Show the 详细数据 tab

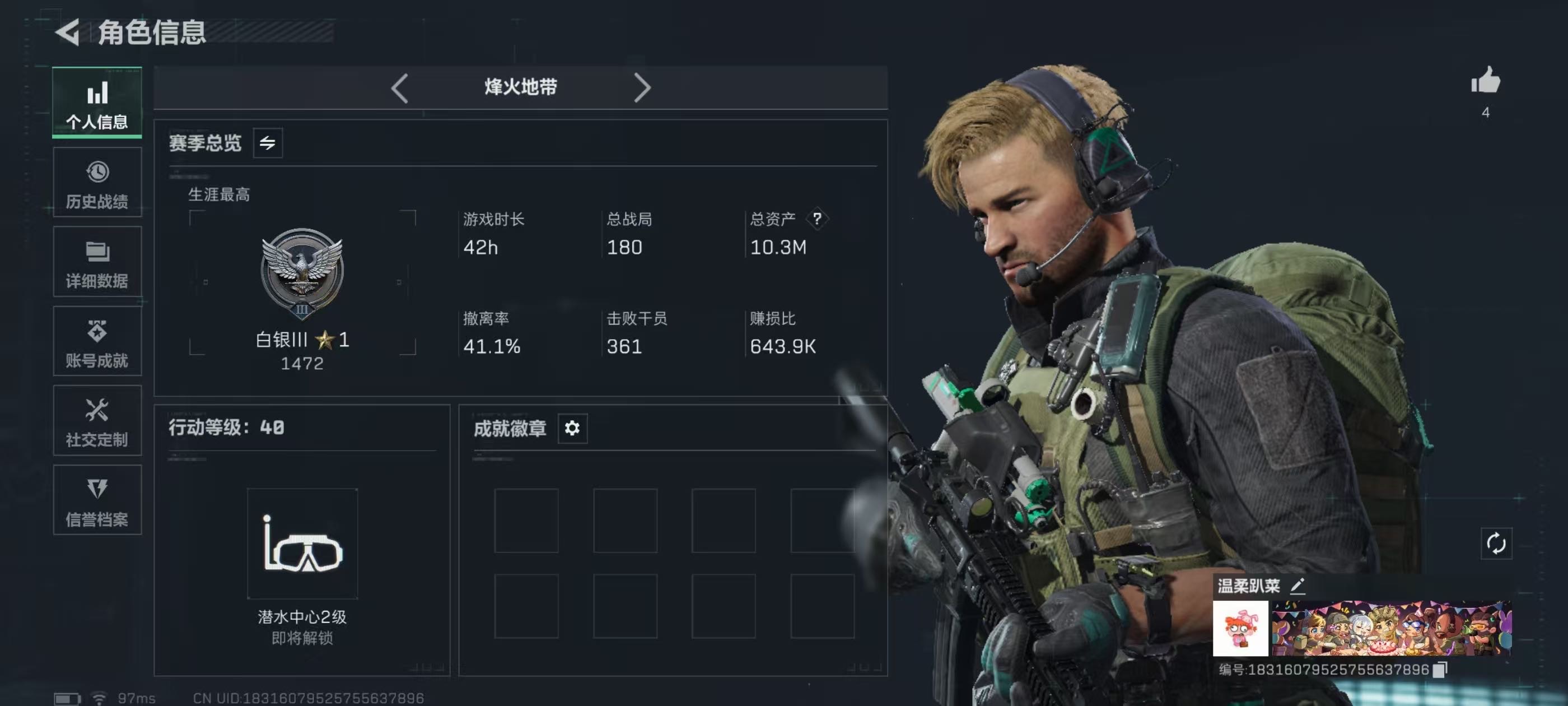tap(97, 262)
